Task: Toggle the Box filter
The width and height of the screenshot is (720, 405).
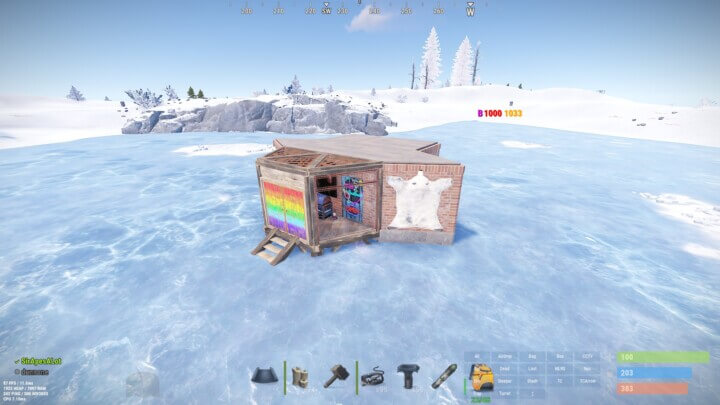Action: (560, 356)
